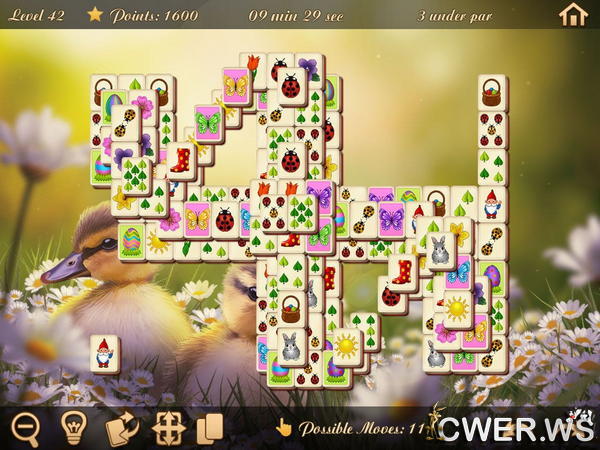Image resolution: width=600 pixels, height=450 pixels.
Task: Get a hint from the lightbulb
Action: (73, 428)
